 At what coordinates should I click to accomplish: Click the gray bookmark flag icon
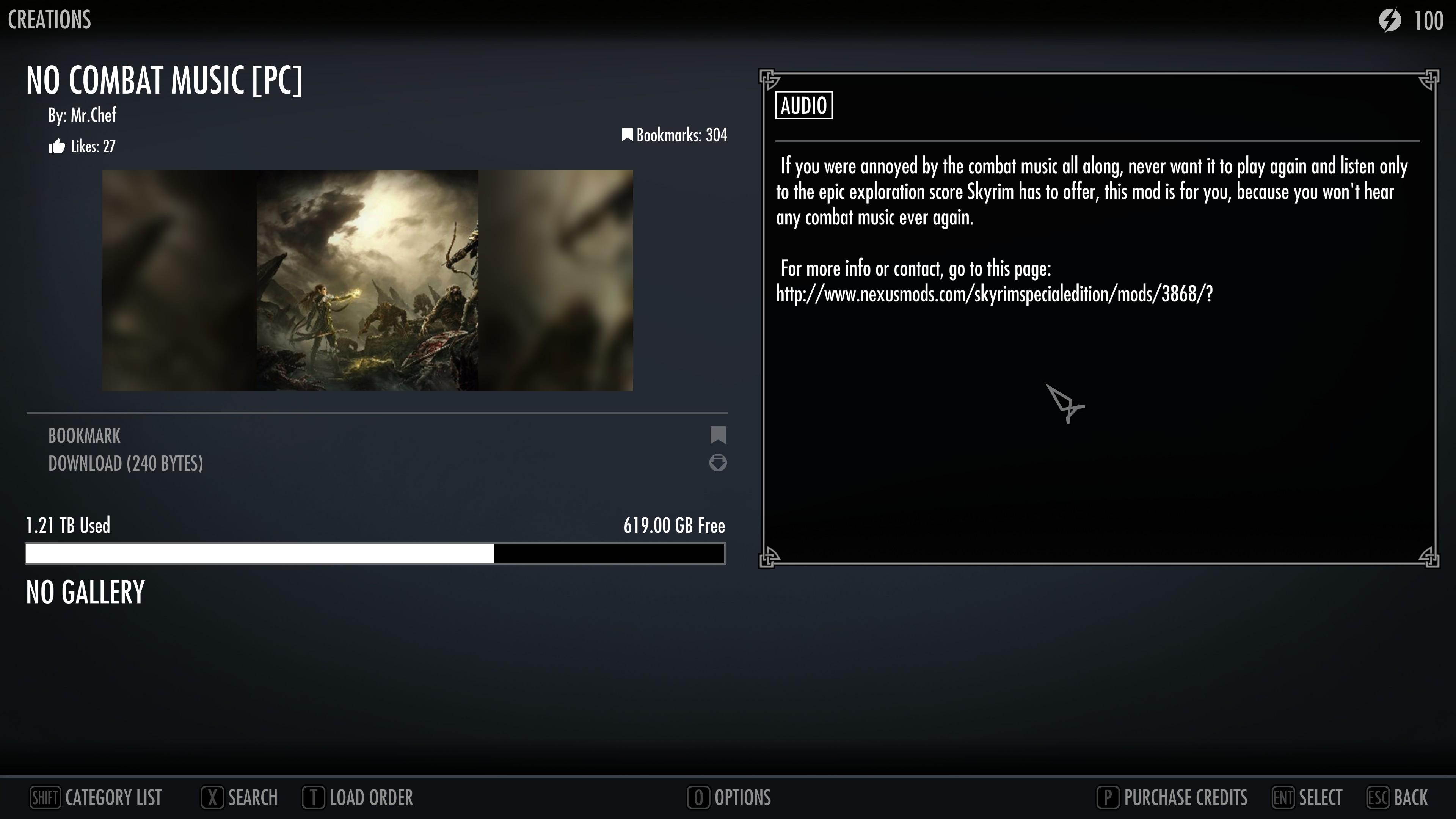point(718,435)
